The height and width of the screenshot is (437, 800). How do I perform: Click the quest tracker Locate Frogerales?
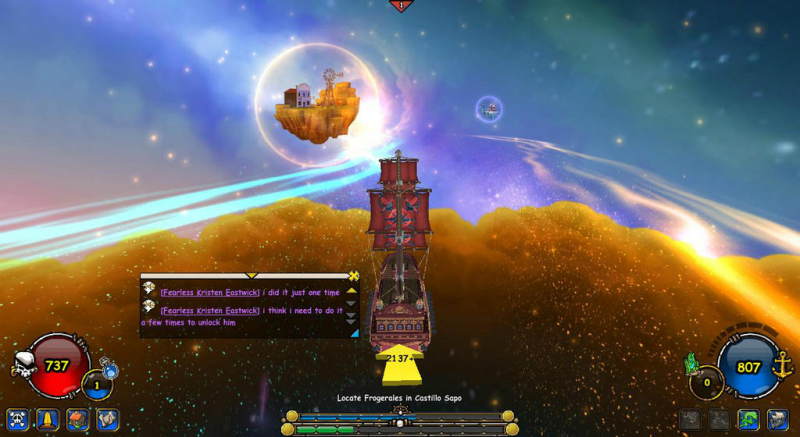click(x=399, y=398)
